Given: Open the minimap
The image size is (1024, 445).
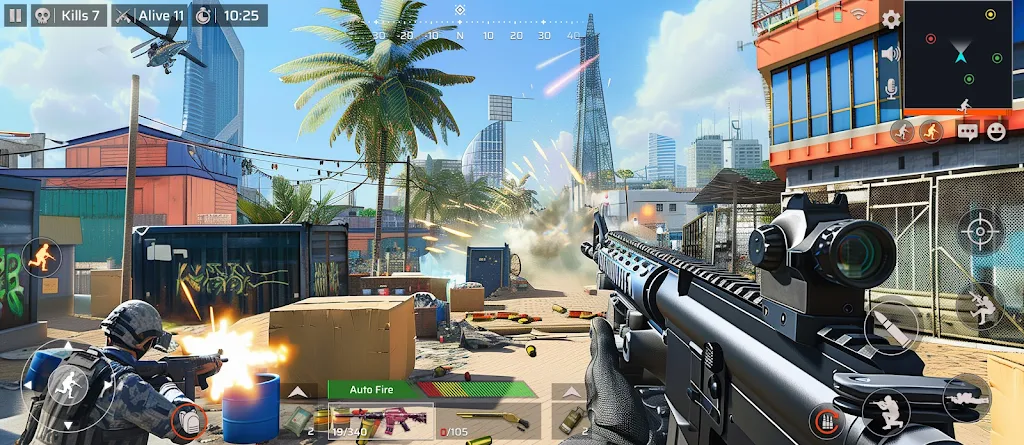Looking at the screenshot, I should point(958,55).
